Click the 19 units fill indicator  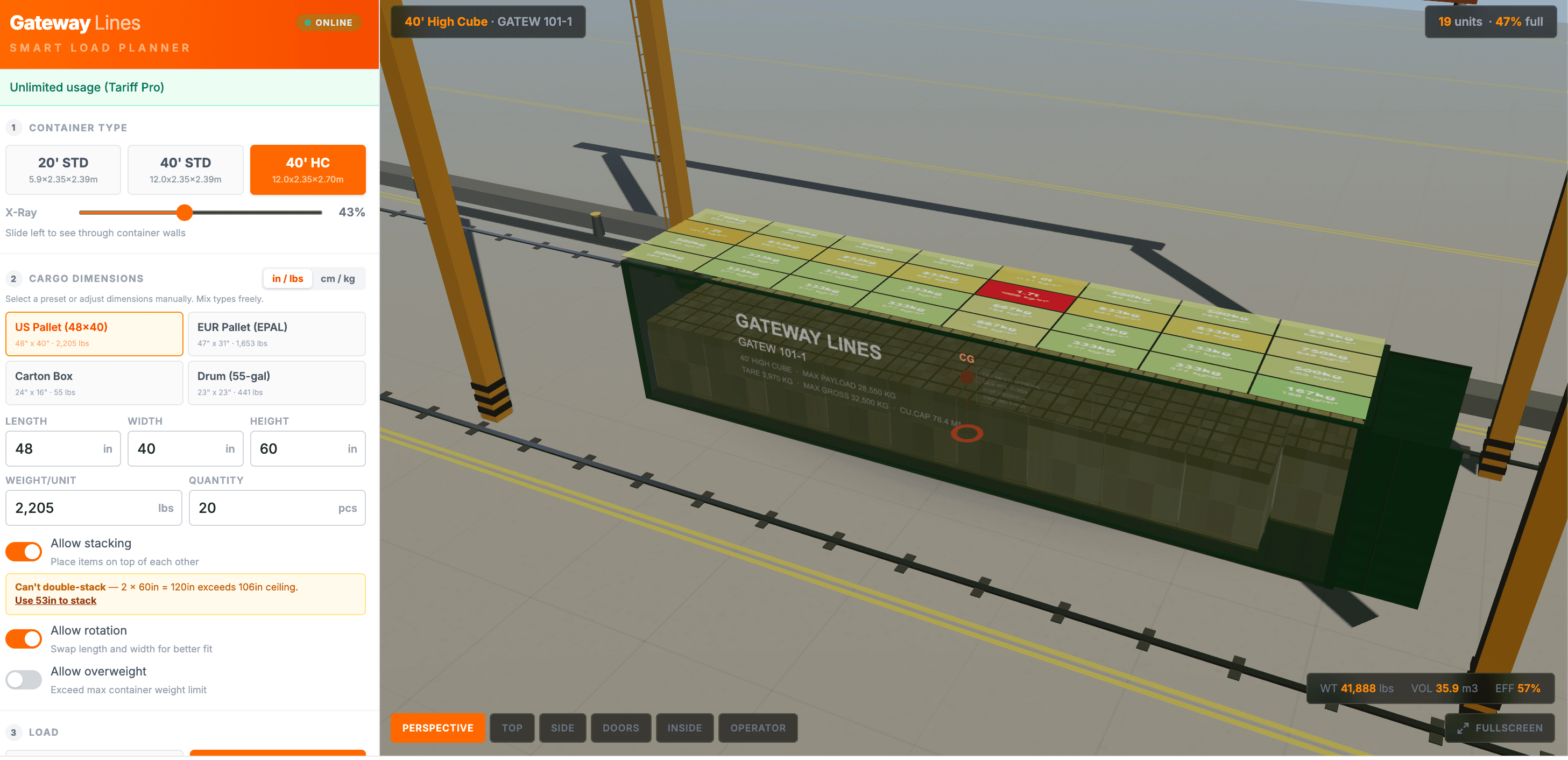1490,22
